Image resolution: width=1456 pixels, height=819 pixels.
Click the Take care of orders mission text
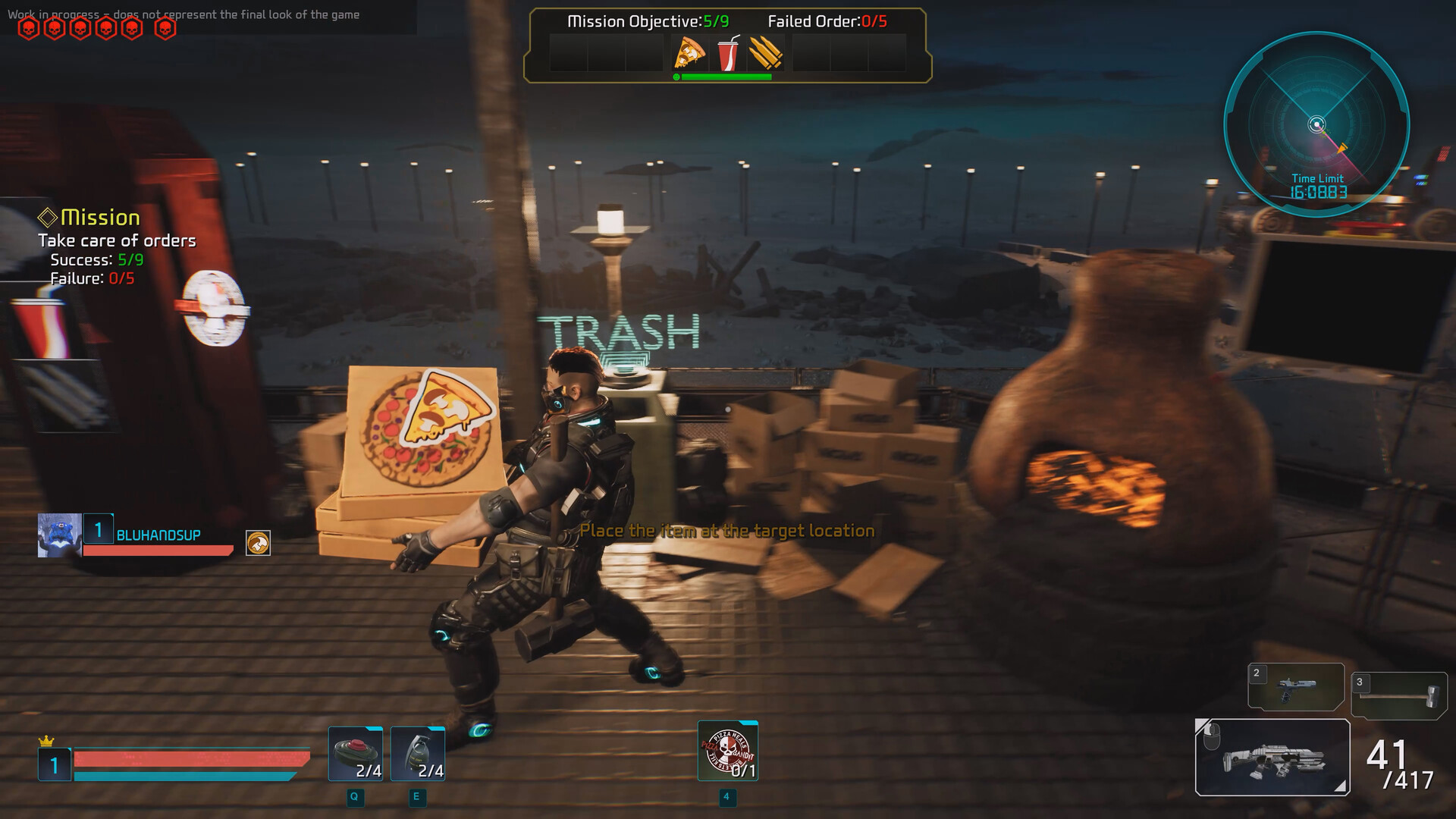tap(118, 240)
